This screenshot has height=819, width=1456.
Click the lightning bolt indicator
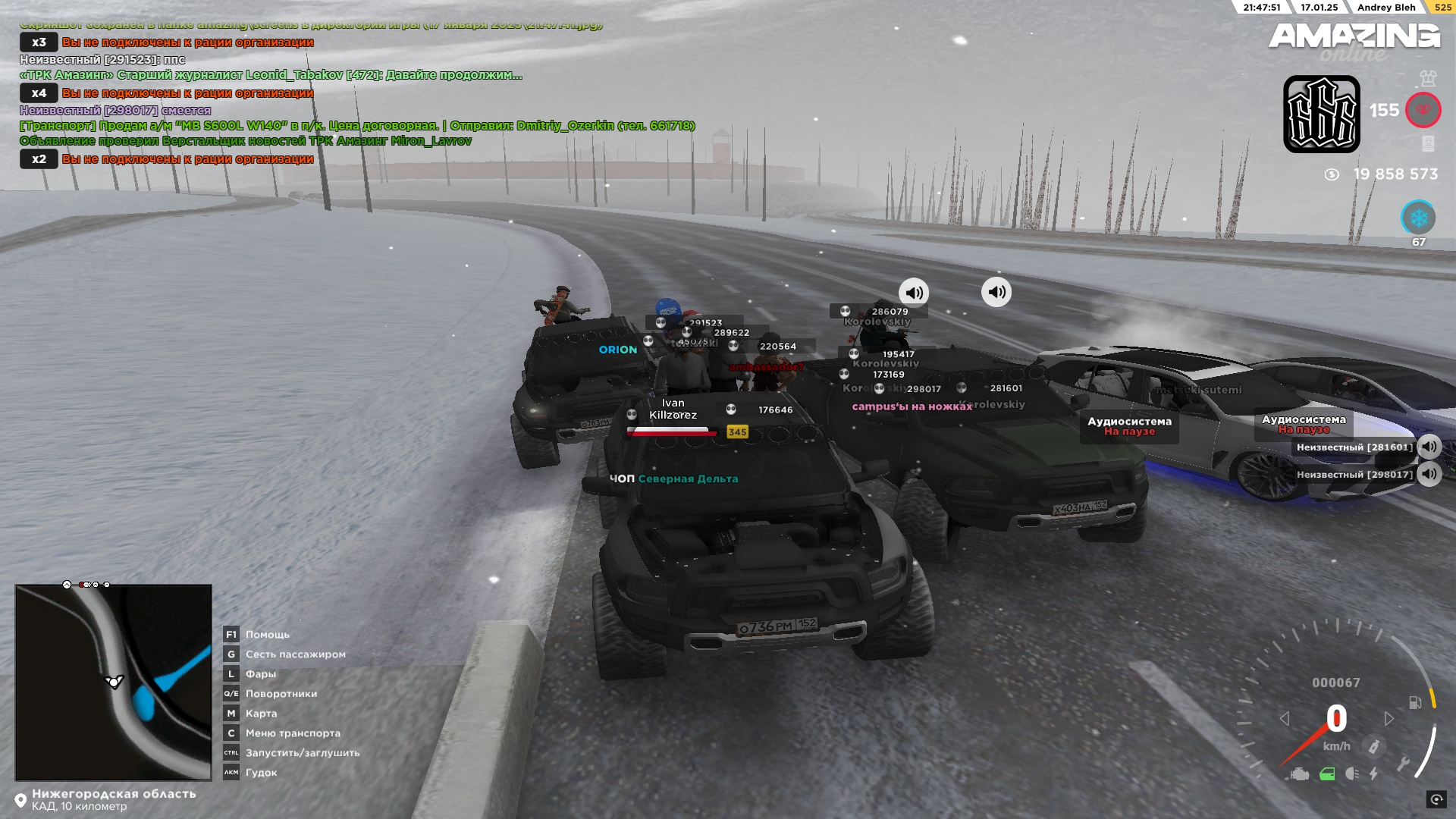tap(1373, 774)
